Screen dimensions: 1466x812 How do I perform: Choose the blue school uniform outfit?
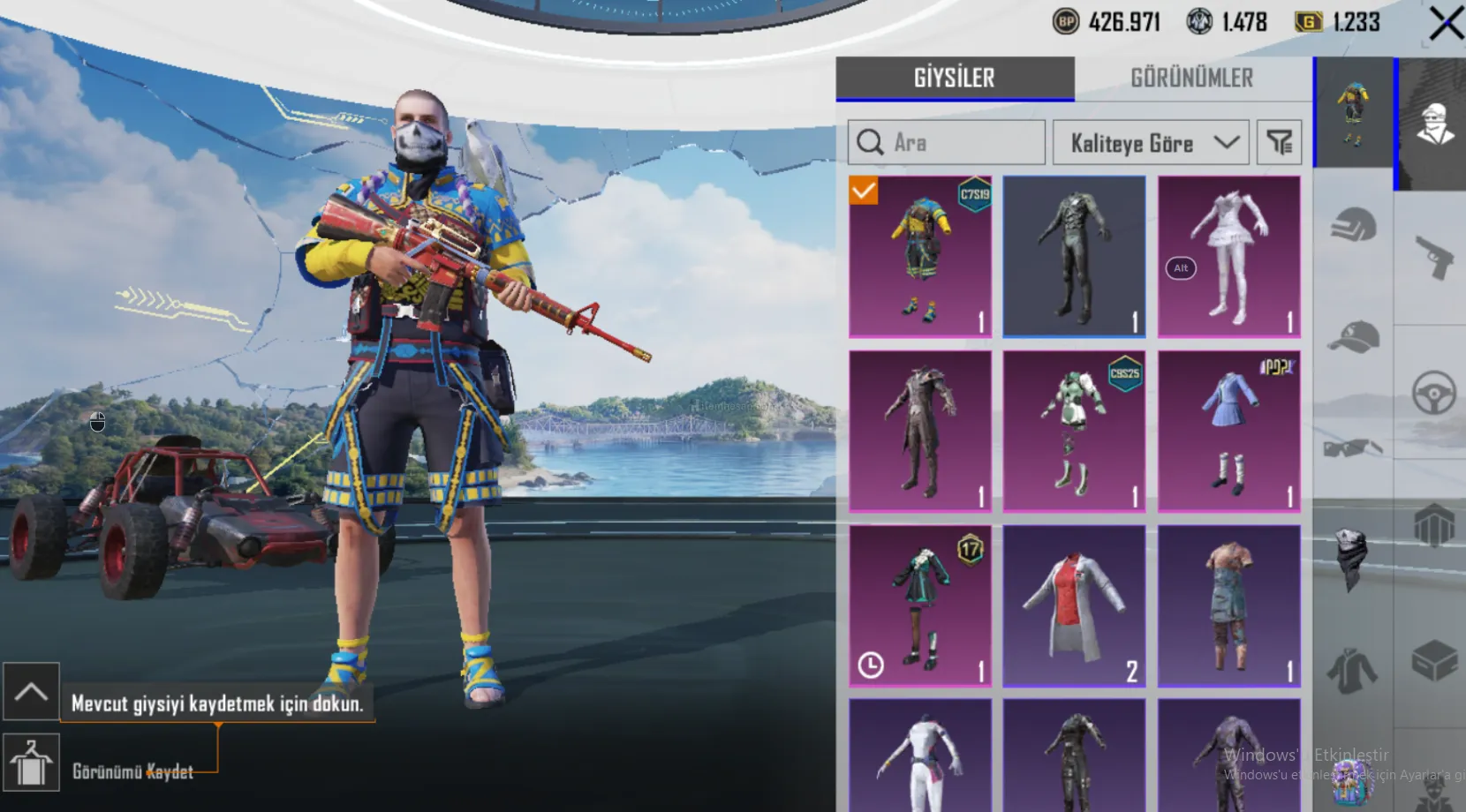click(x=1228, y=431)
